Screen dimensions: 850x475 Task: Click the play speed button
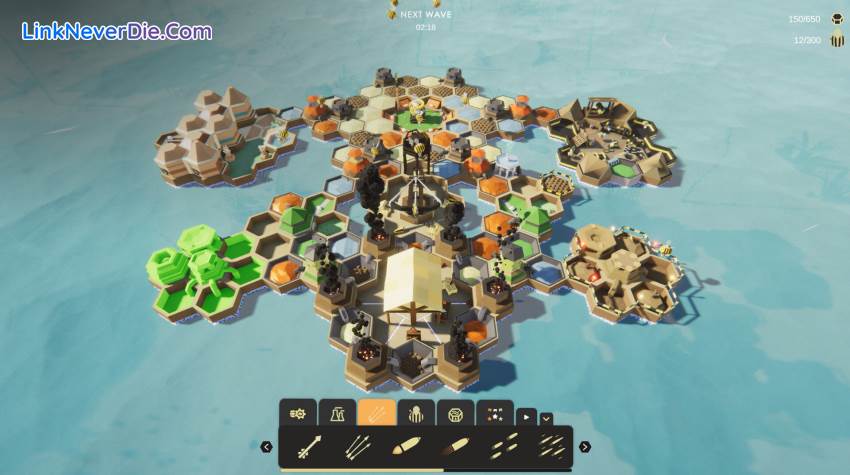[526, 417]
